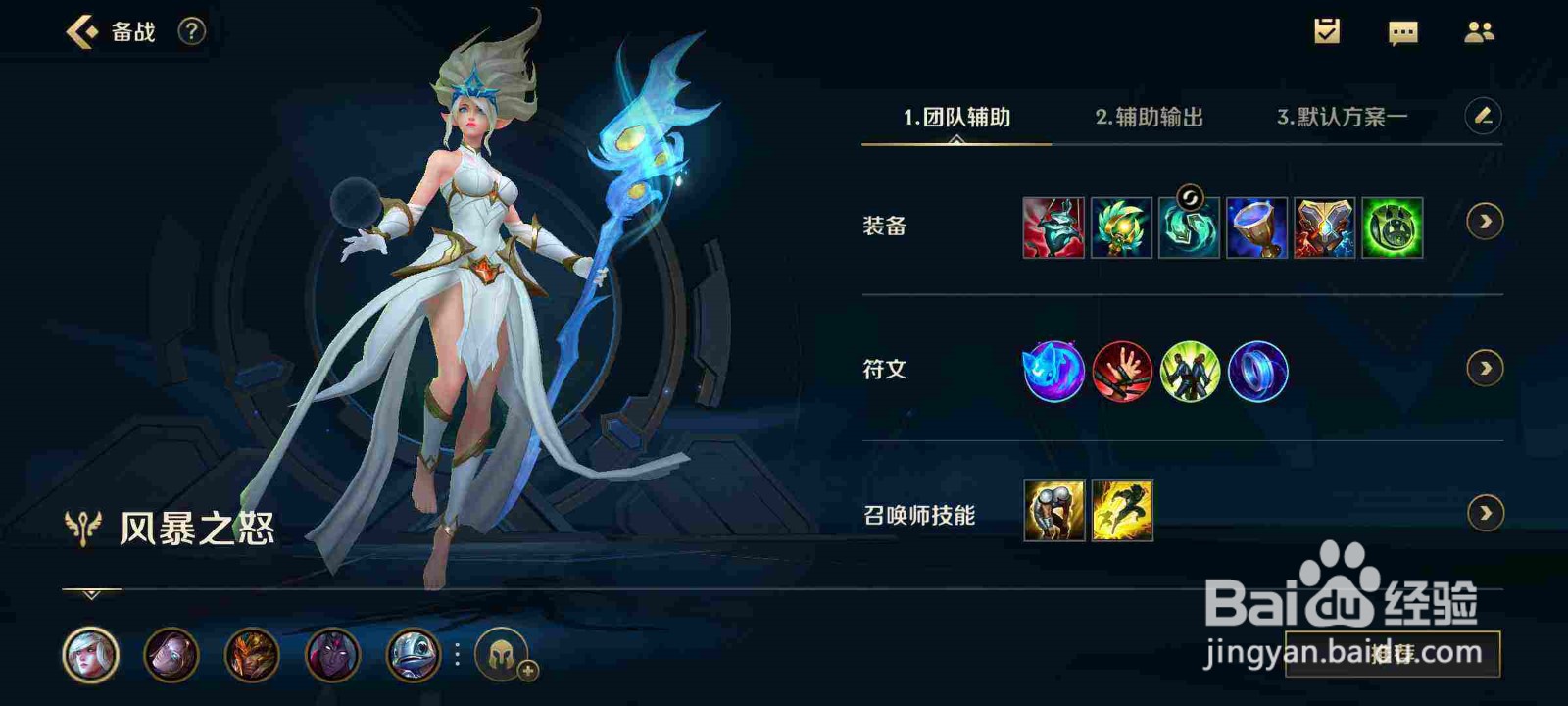The width and height of the screenshot is (1568, 706).
Task: Open the 3.默认方案一 tab
Action: click(x=1341, y=118)
